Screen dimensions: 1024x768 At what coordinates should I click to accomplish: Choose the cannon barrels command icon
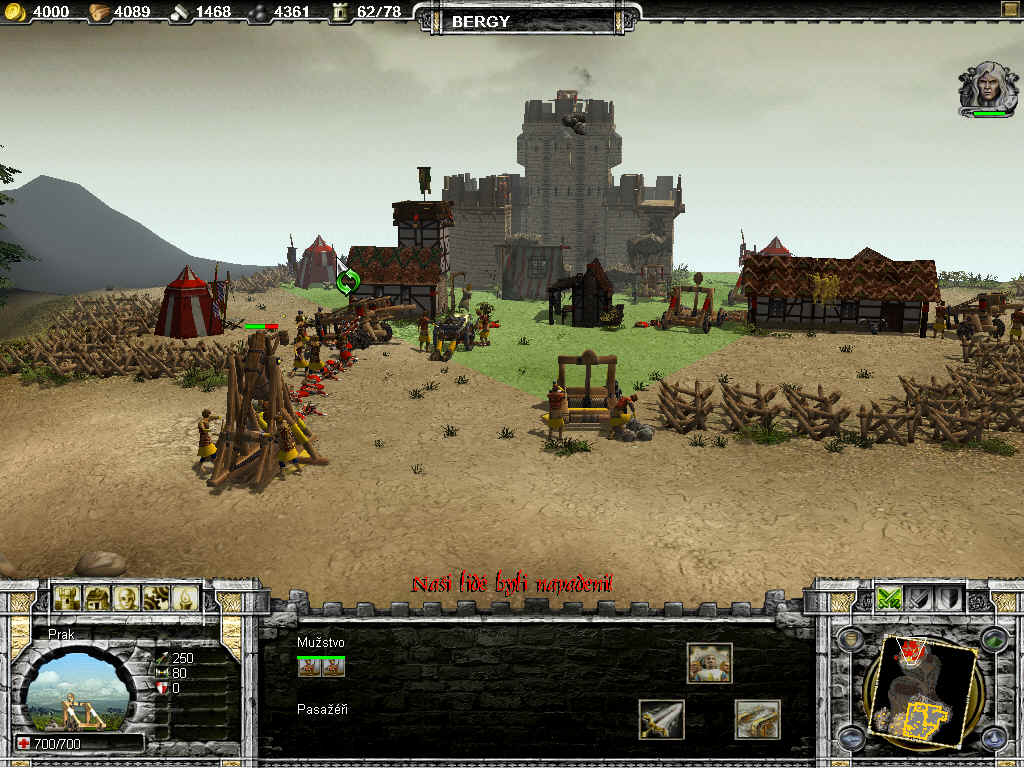(757, 719)
